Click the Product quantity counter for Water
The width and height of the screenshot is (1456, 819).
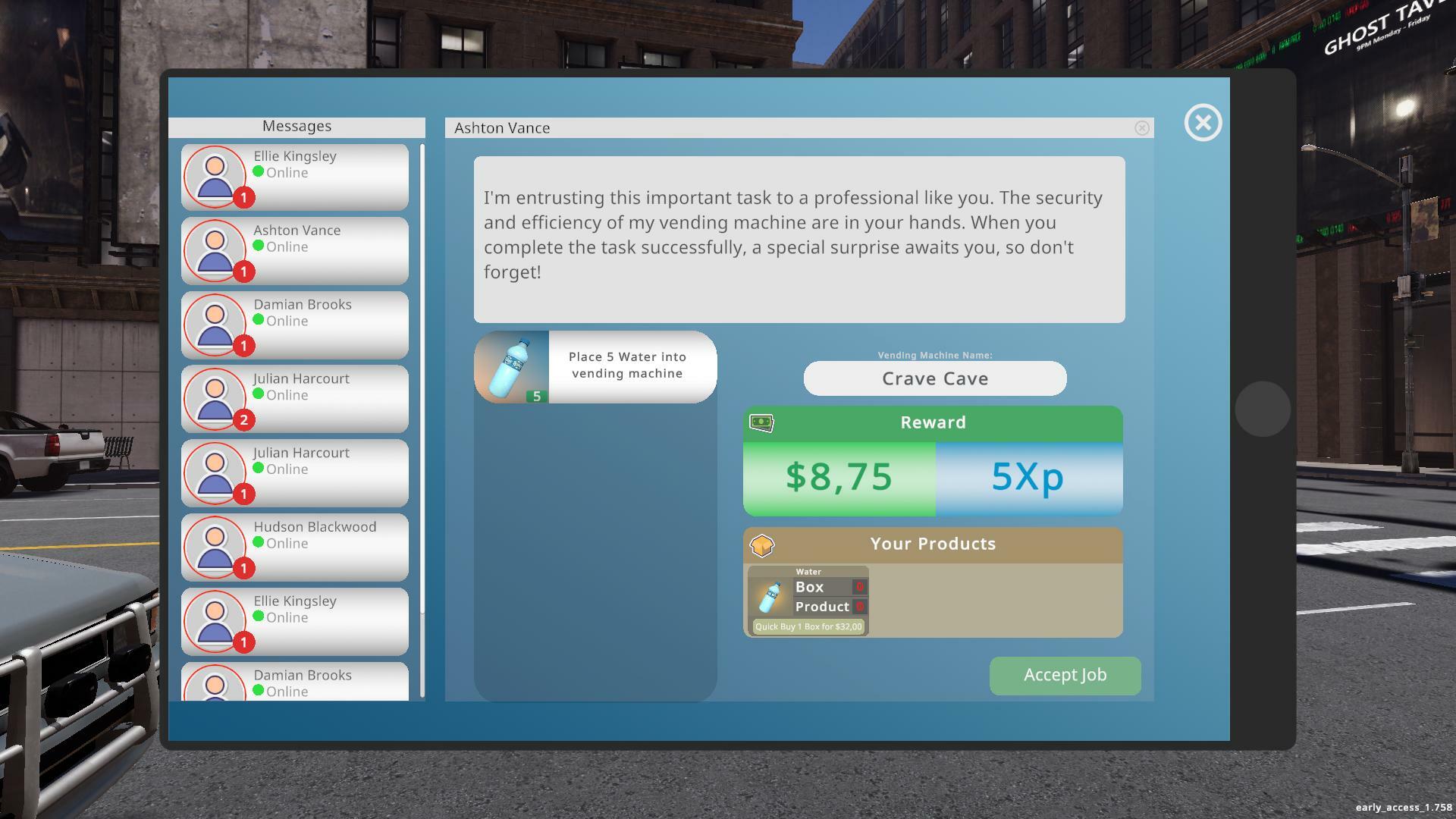pyautogui.click(x=859, y=607)
